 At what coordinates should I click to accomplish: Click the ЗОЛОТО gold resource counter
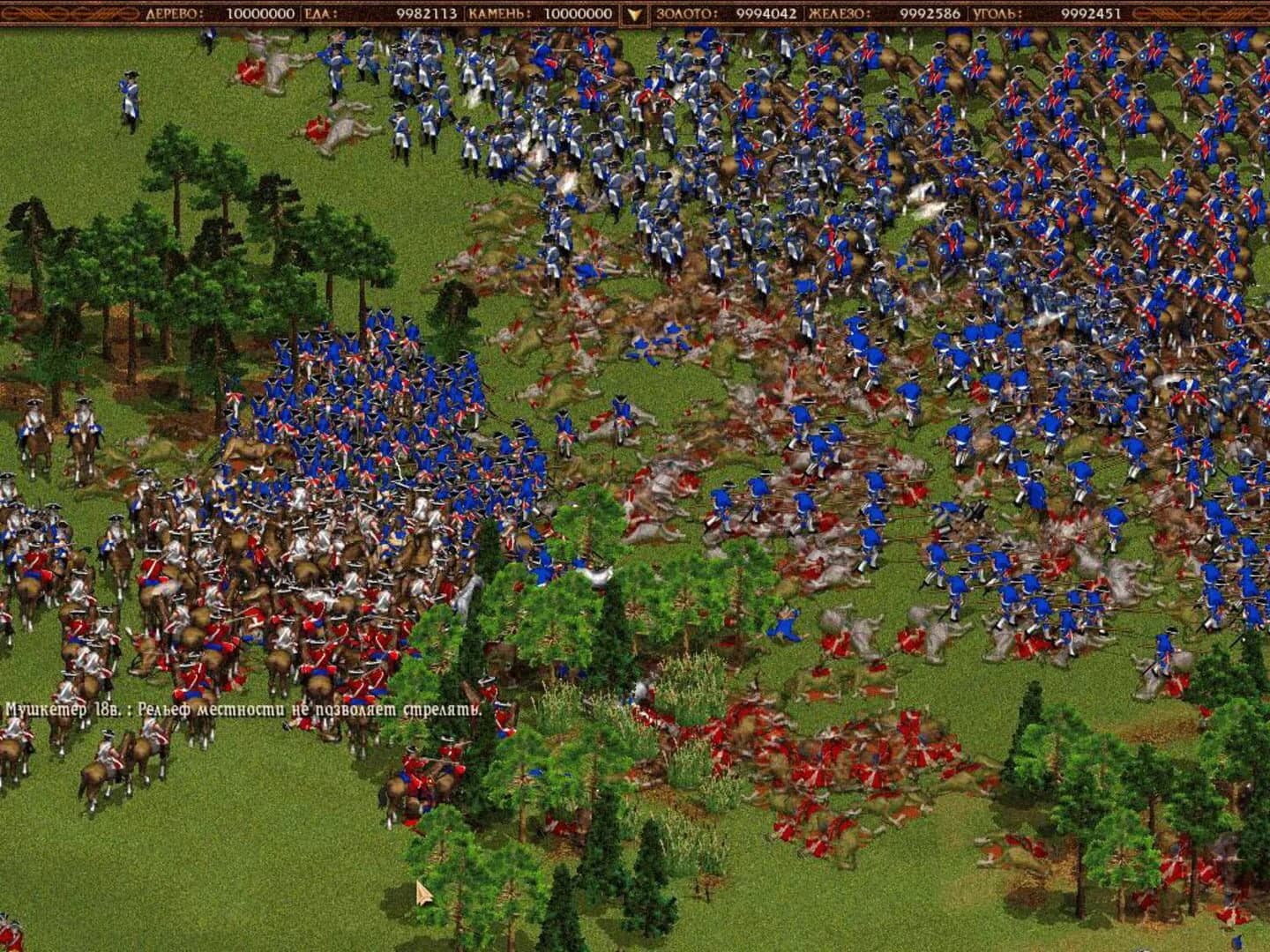(685, 12)
